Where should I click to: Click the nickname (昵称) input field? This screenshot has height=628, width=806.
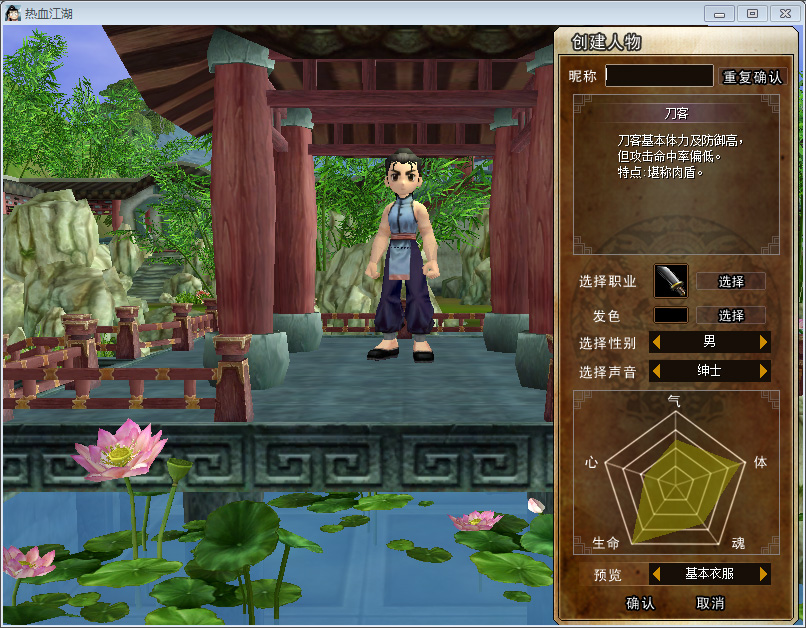[x=659, y=76]
